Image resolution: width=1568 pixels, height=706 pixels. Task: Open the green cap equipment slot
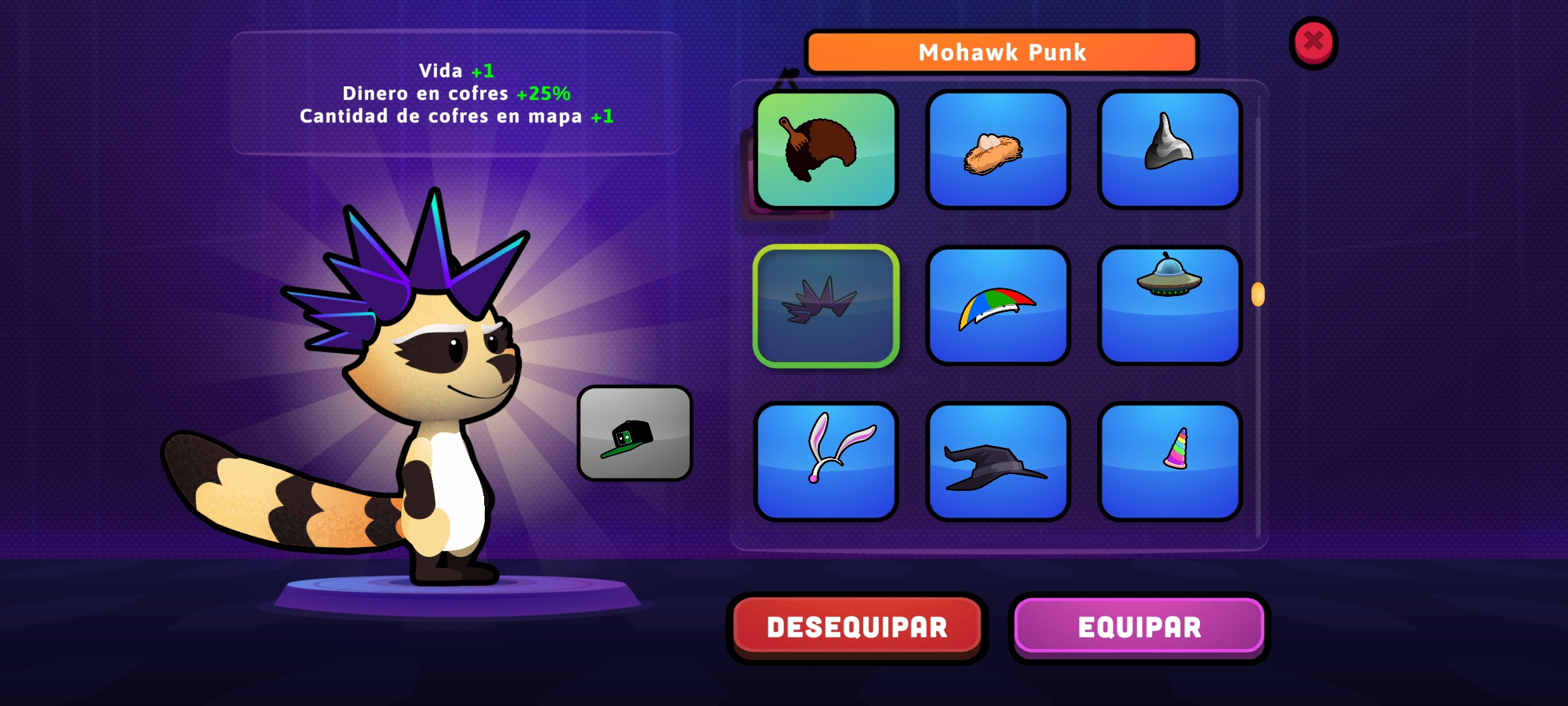click(634, 433)
